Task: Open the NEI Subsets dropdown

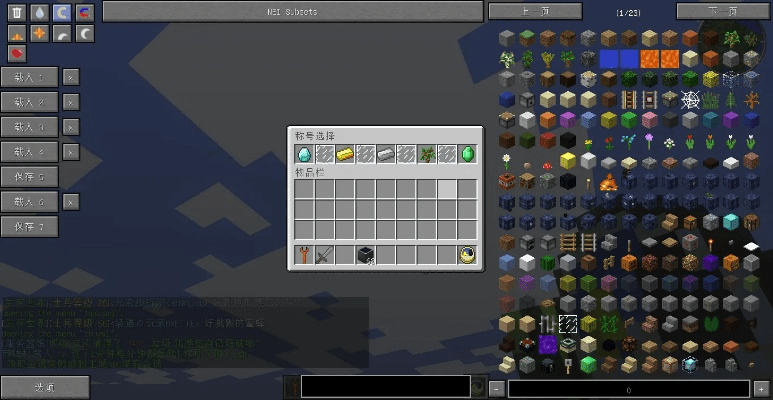Action: [x=293, y=11]
